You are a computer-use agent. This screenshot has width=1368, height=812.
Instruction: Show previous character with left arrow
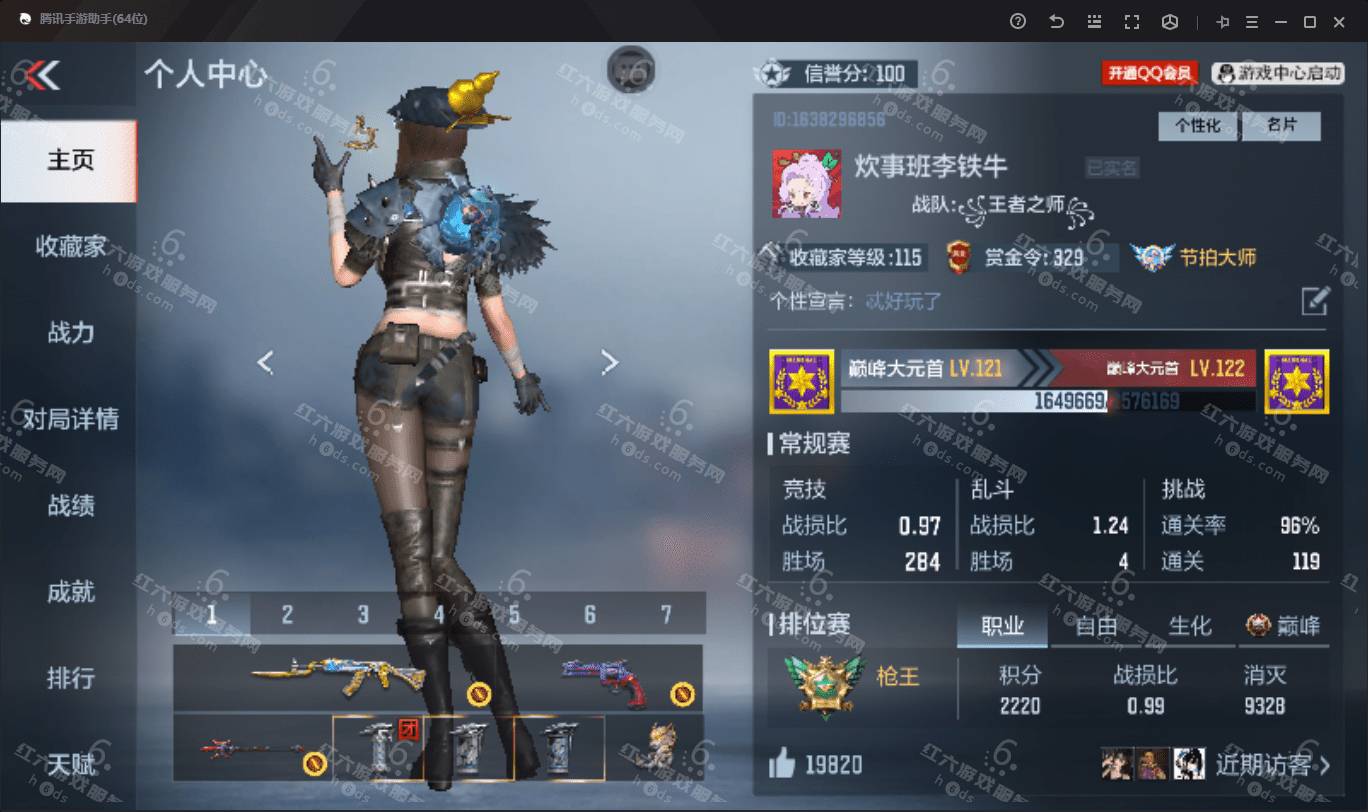[265, 362]
